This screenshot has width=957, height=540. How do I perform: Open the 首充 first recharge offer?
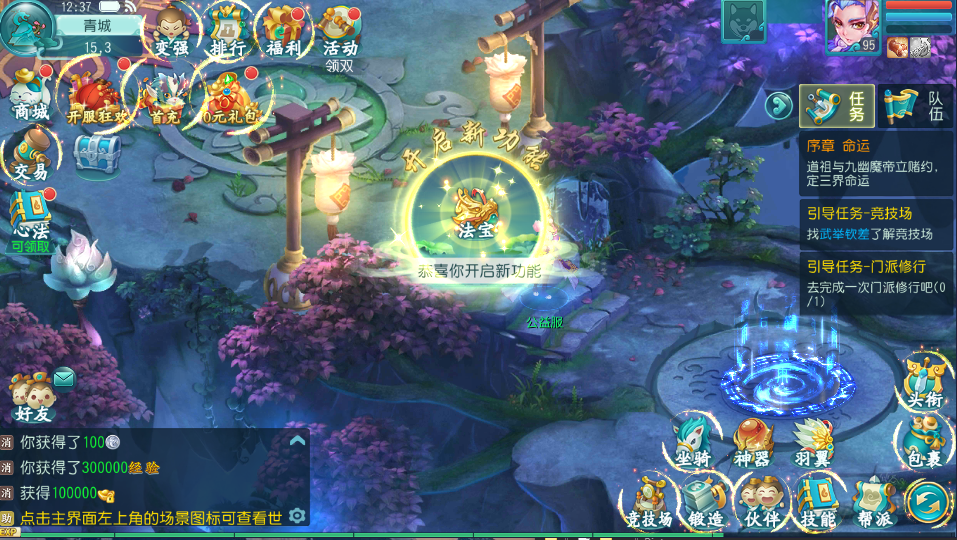pos(164,97)
